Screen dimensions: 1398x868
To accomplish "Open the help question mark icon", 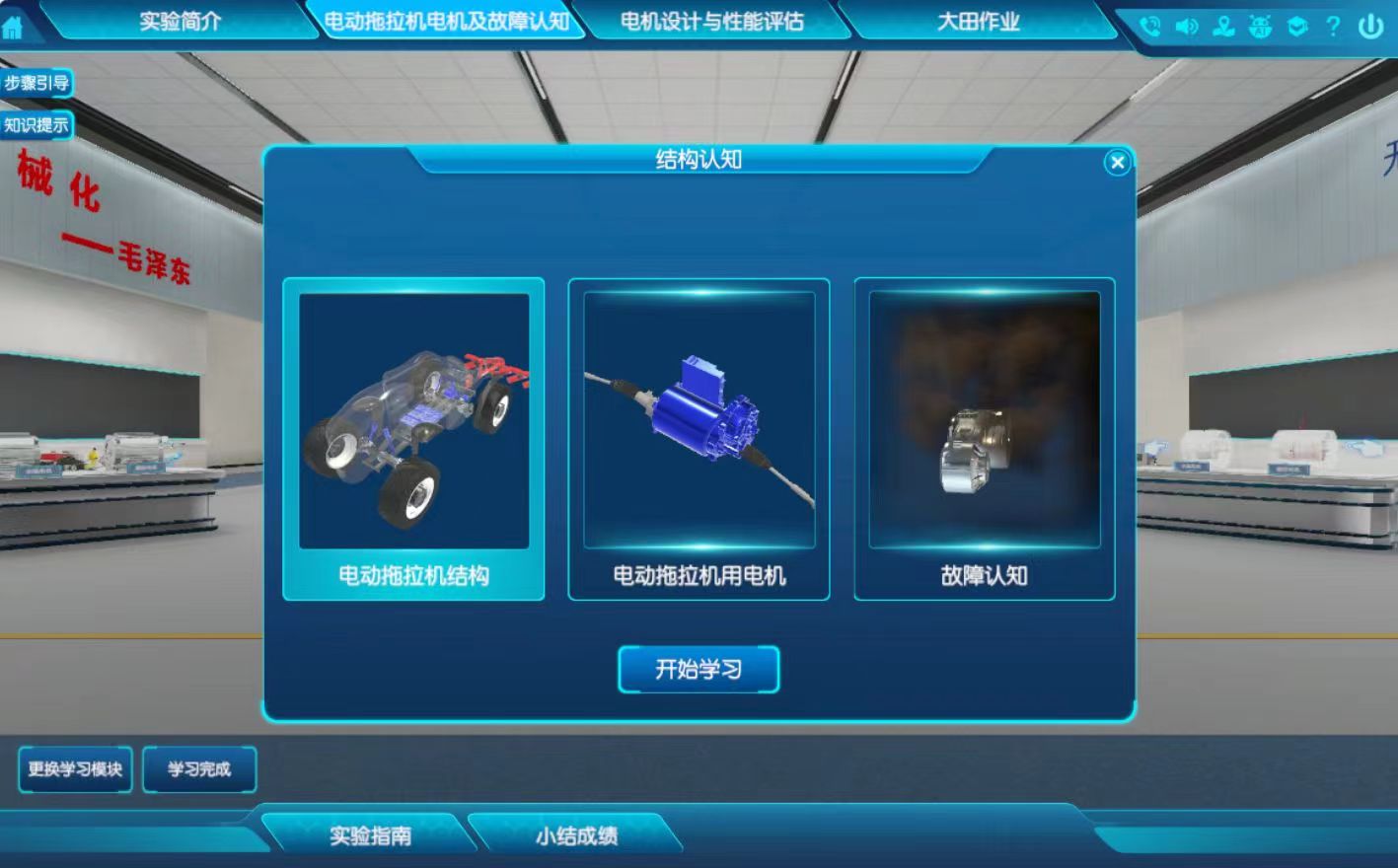I will click(1334, 28).
